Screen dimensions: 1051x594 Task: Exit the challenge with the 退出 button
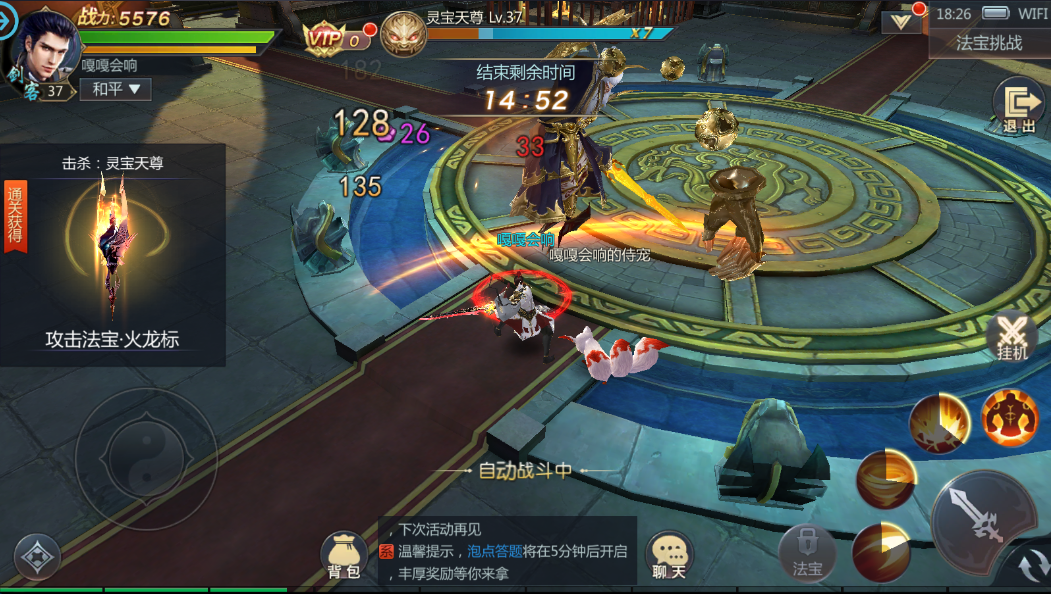point(1018,106)
